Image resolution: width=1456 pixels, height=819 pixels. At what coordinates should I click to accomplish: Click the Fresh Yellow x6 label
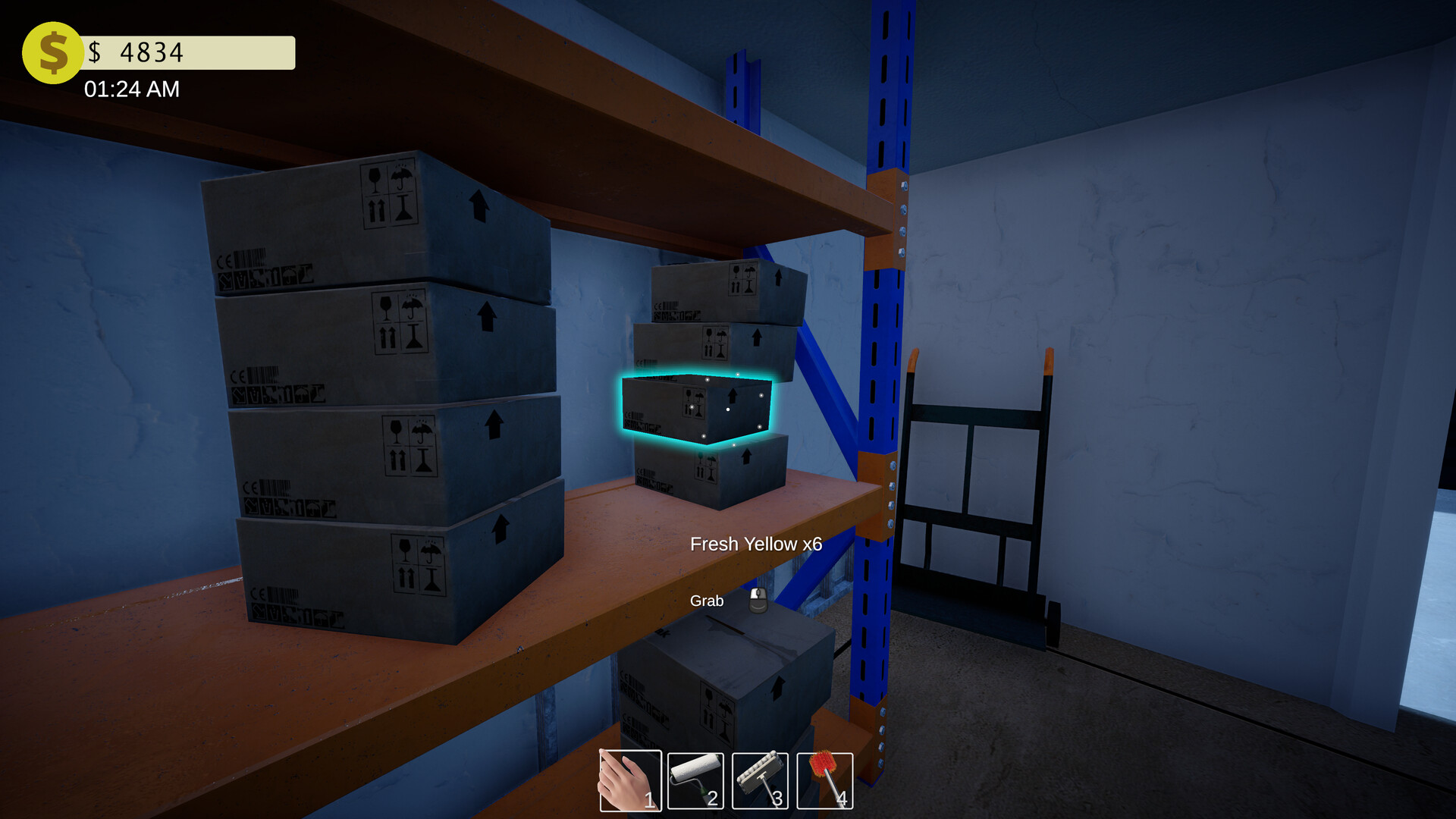tap(757, 544)
